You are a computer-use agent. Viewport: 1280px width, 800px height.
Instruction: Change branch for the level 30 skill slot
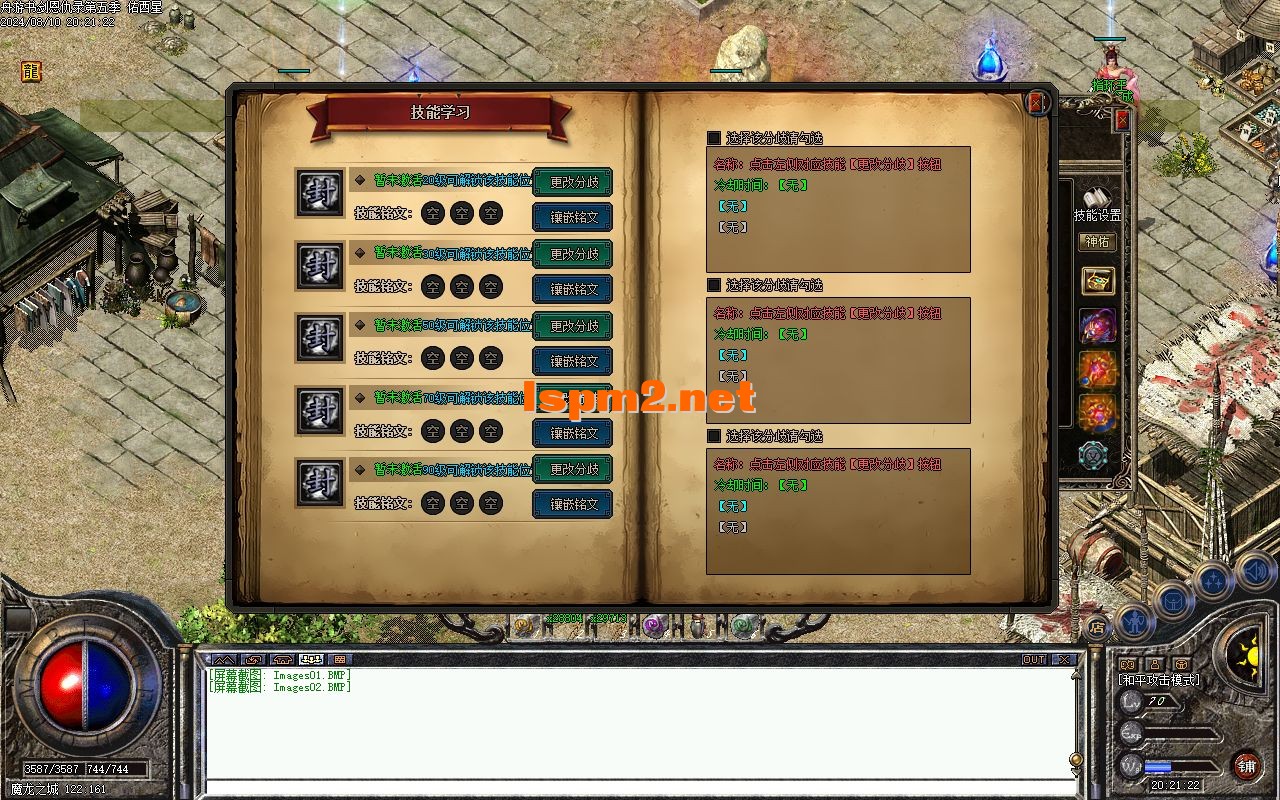(573, 254)
